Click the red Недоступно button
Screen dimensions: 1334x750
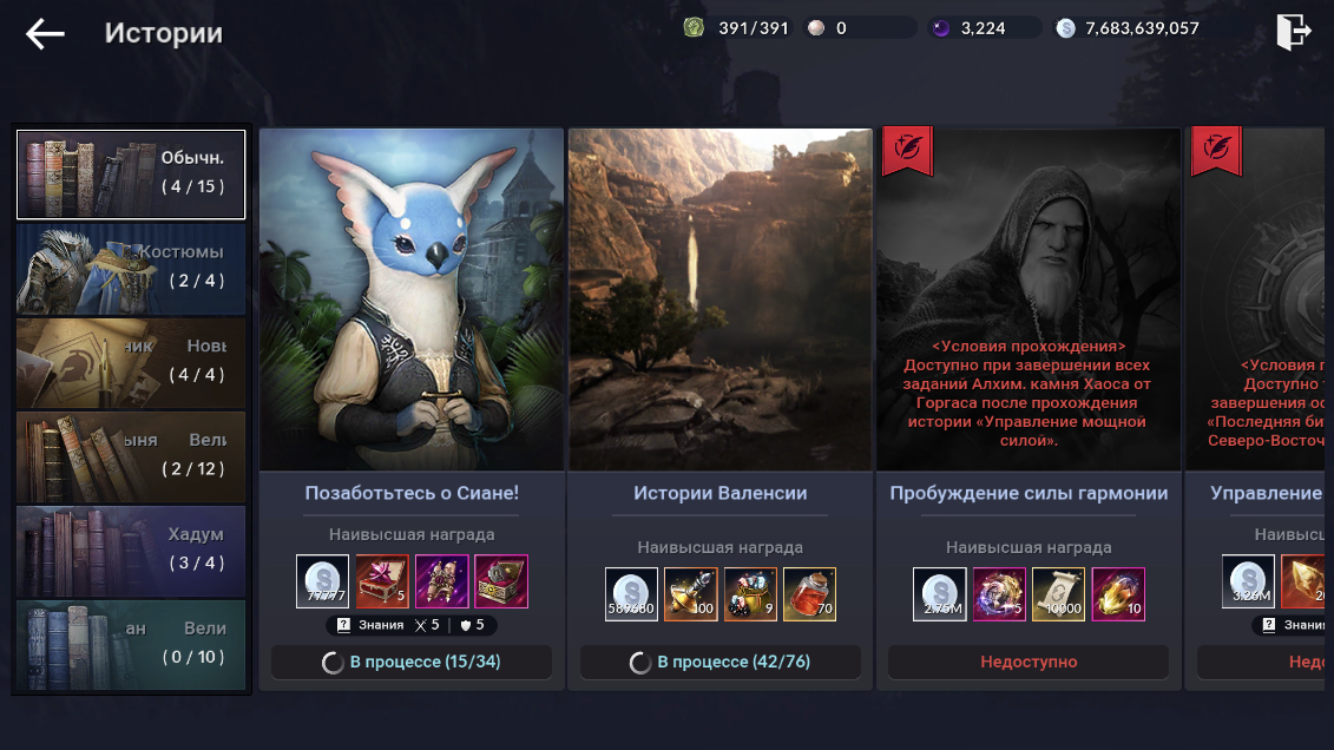pos(1029,662)
